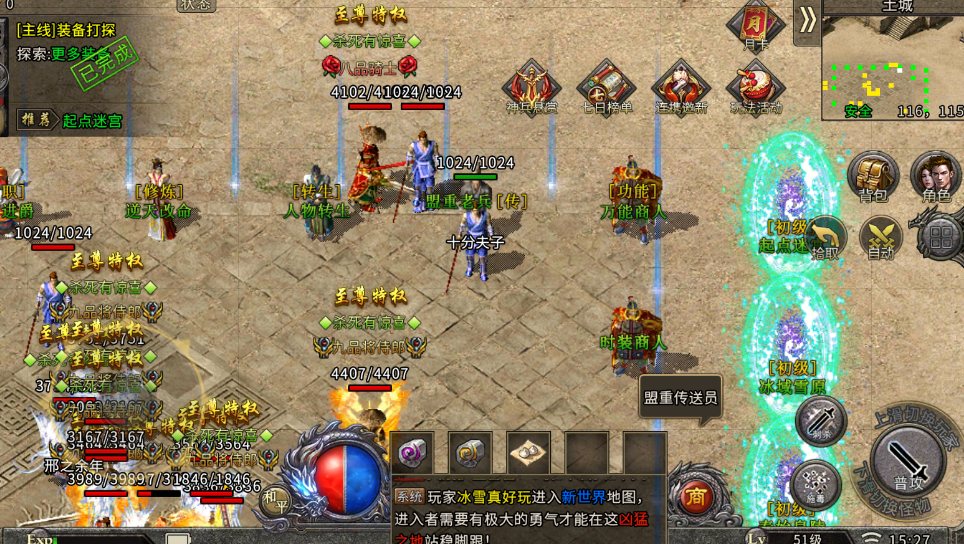Collapse the top icon row with the double-arrow button
This screenshot has height=544, width=964.
(x=807, y=20)
